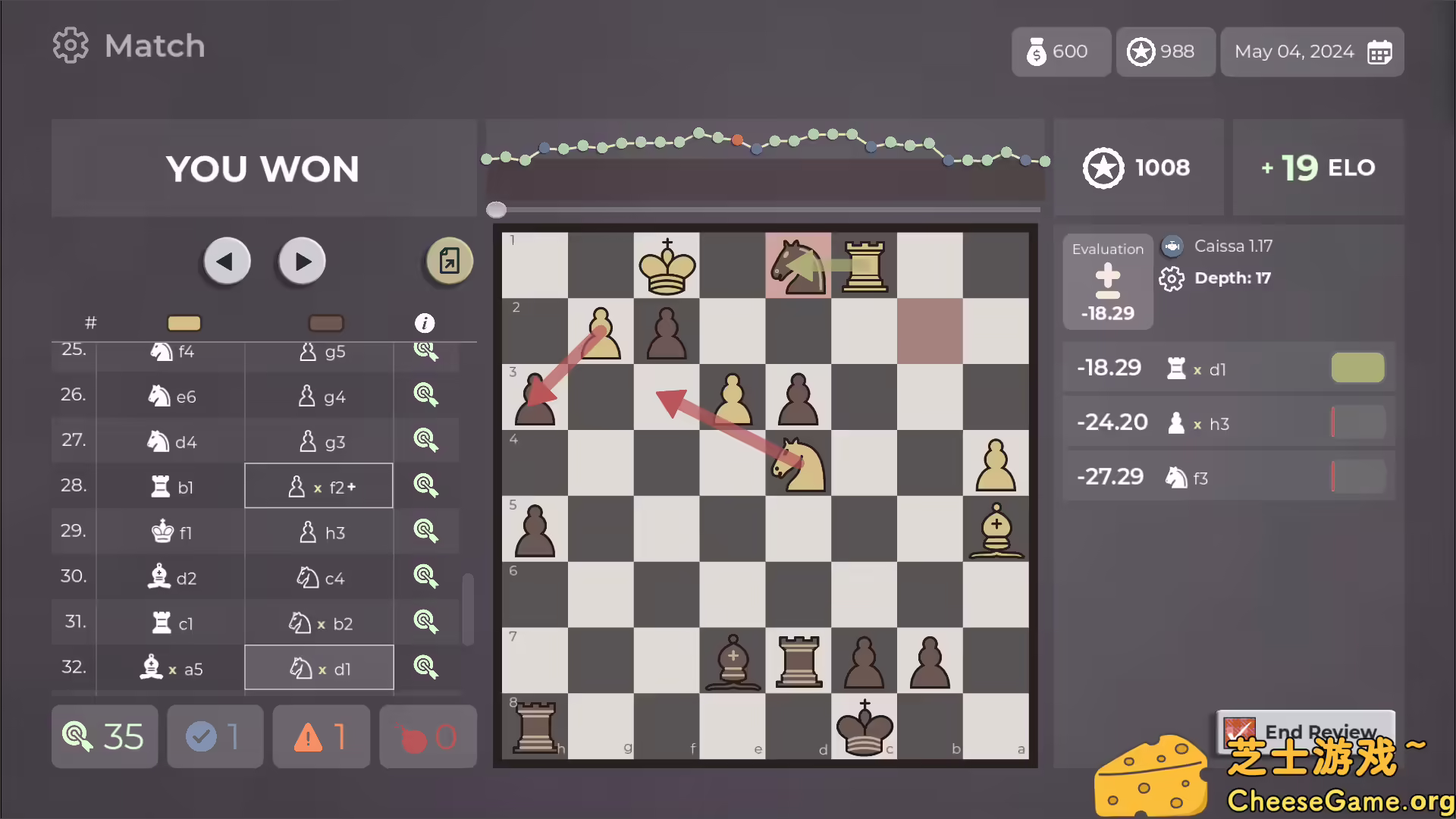Click the blue checkmark counter showing 1
The width and height of the screenshot is (1456, 819).
[x=215, y=736]
